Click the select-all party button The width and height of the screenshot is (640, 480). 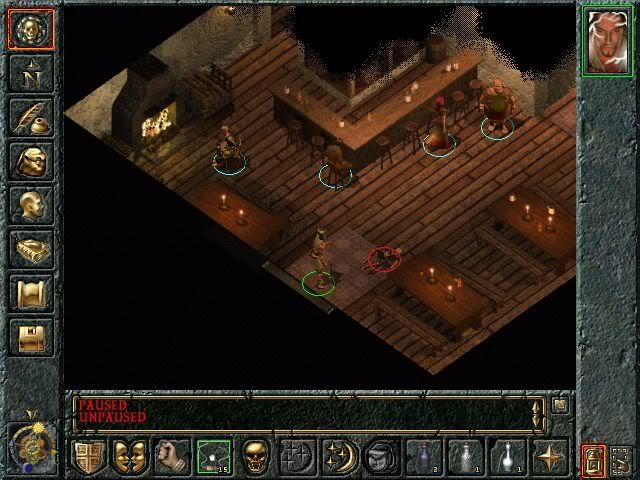coord(623,460)
